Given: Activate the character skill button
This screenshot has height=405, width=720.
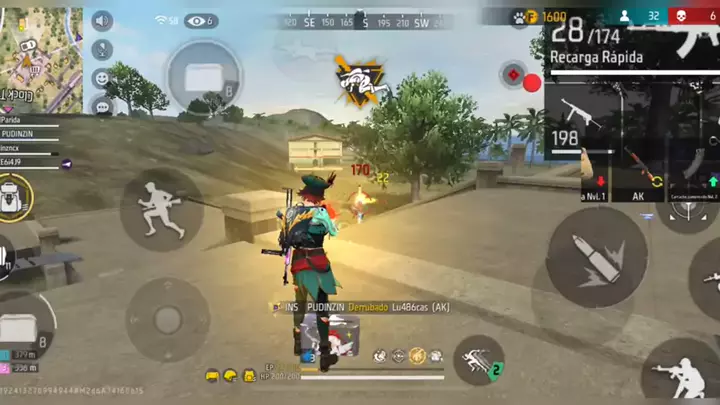Looking at the screenshot, I should 479,360.
